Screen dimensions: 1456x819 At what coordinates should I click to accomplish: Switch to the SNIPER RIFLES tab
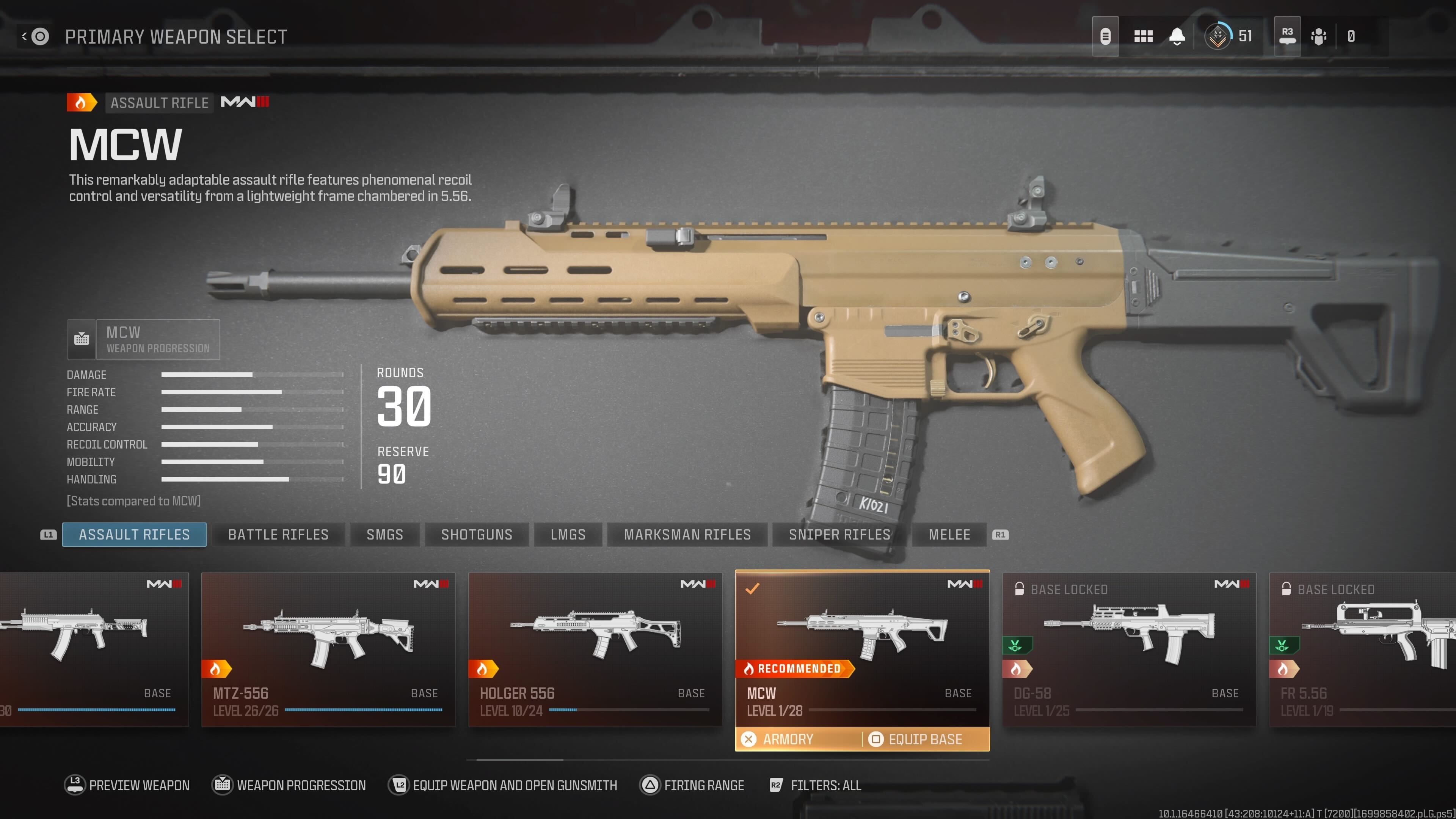(x=837, y=534)
